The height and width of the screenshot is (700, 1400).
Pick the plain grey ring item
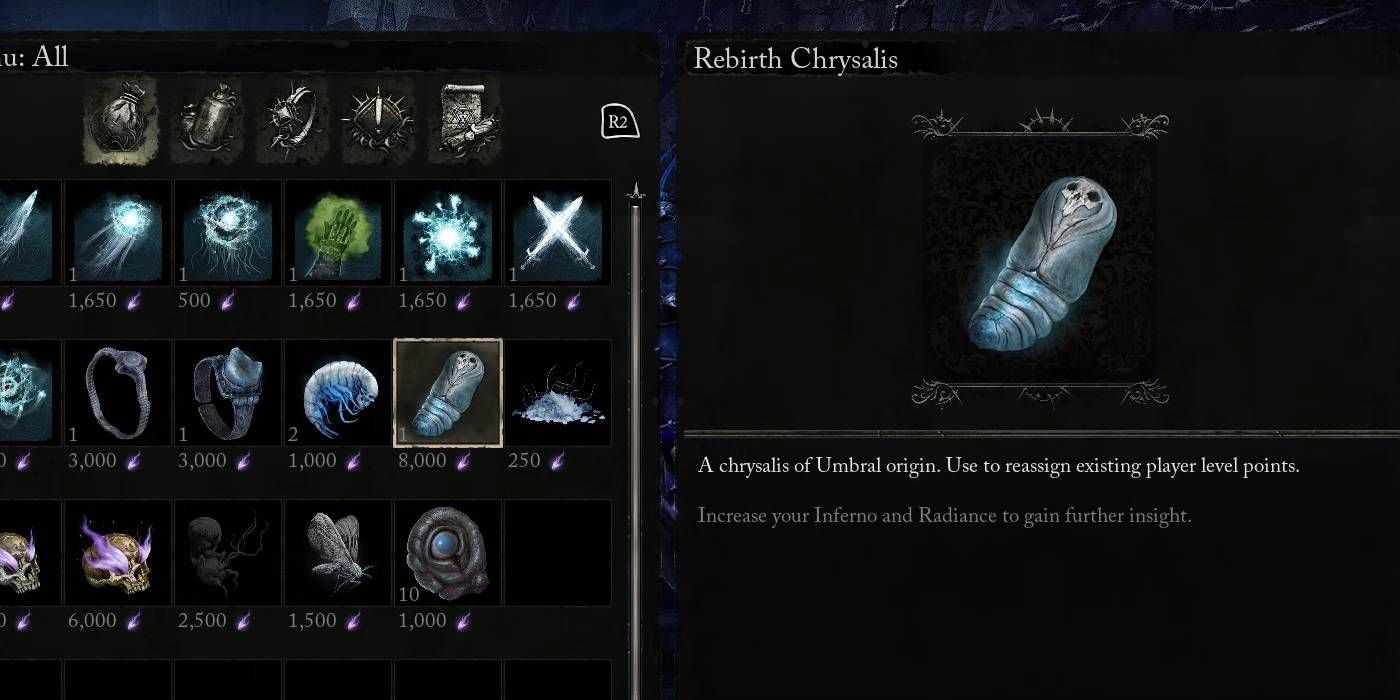[x=118, y=393]
